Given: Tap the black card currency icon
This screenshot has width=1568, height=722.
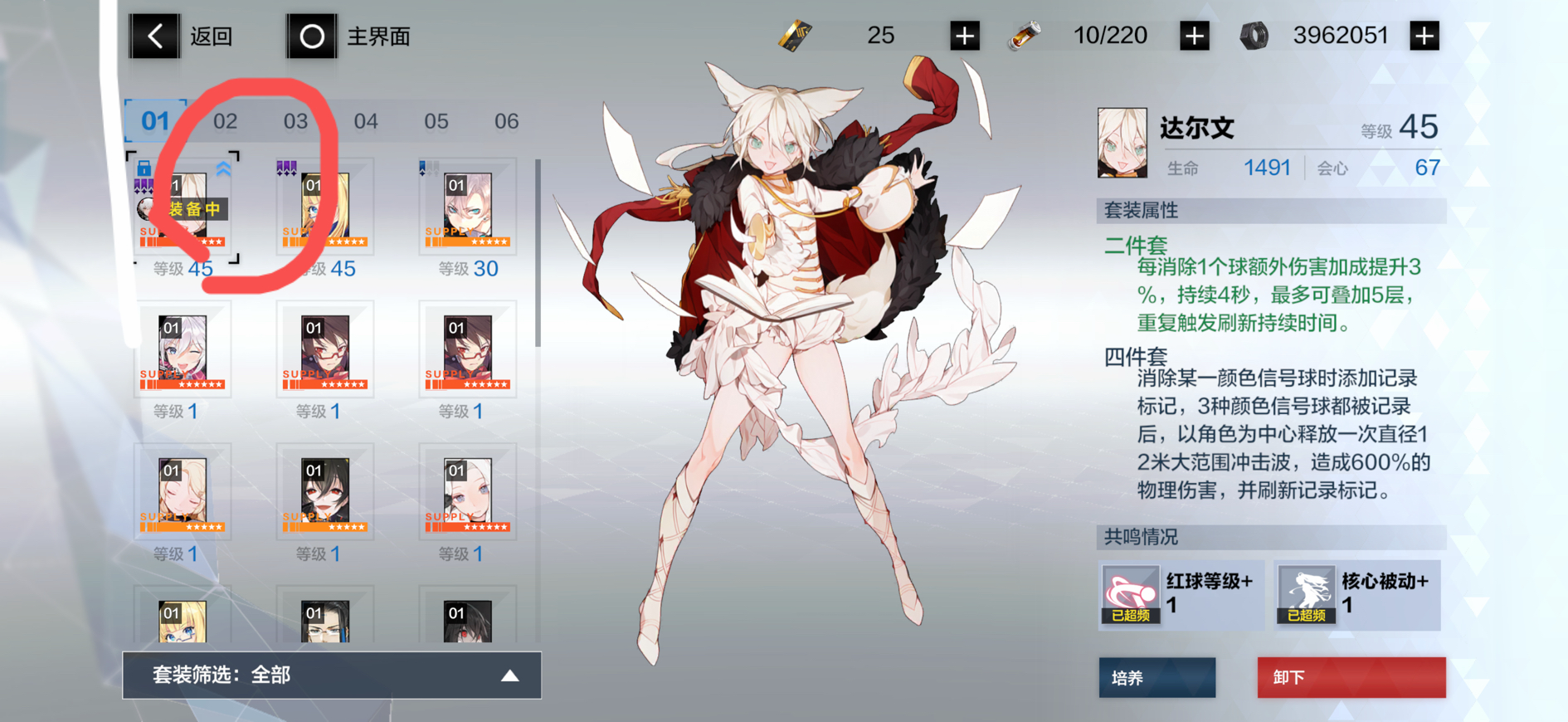Looking at the screenshot, I should click(794, 35).
